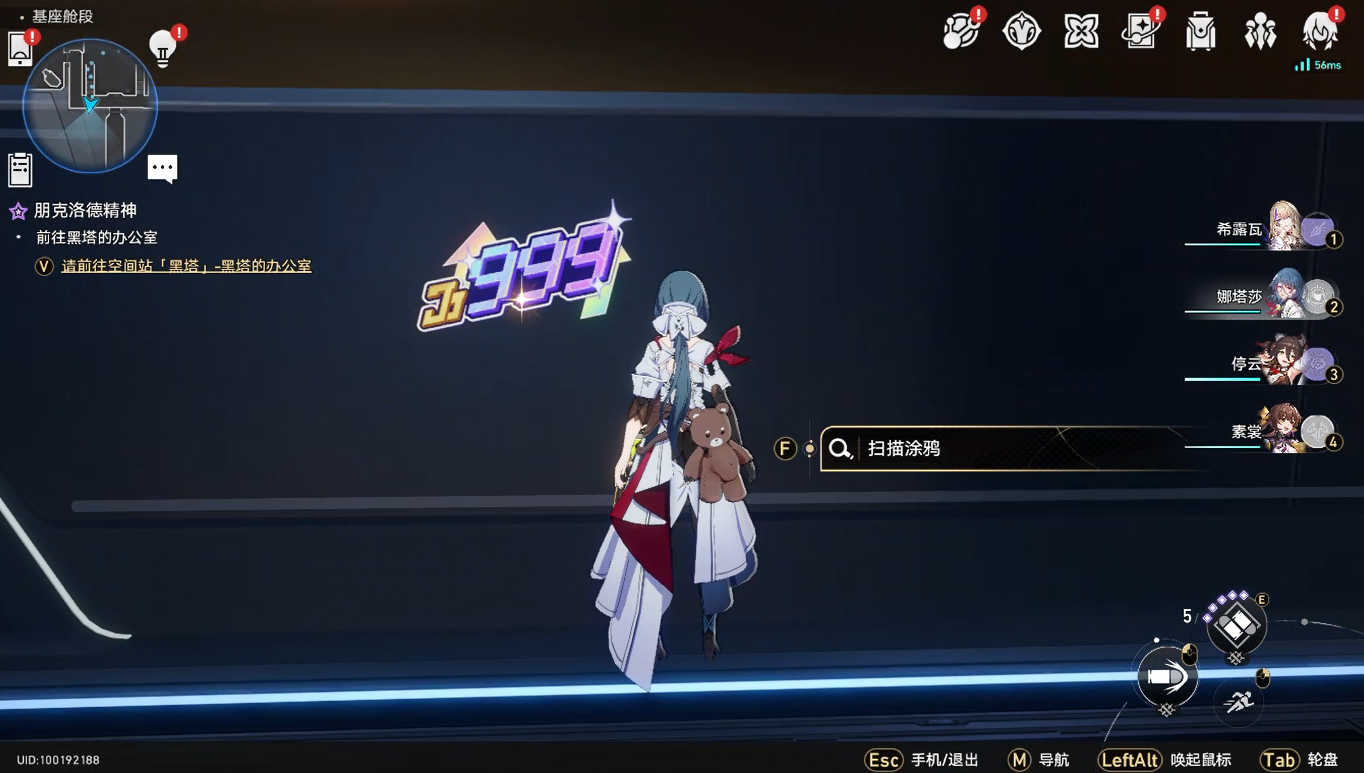
Task: Open the circular minimap
Action: pos(90,105)
